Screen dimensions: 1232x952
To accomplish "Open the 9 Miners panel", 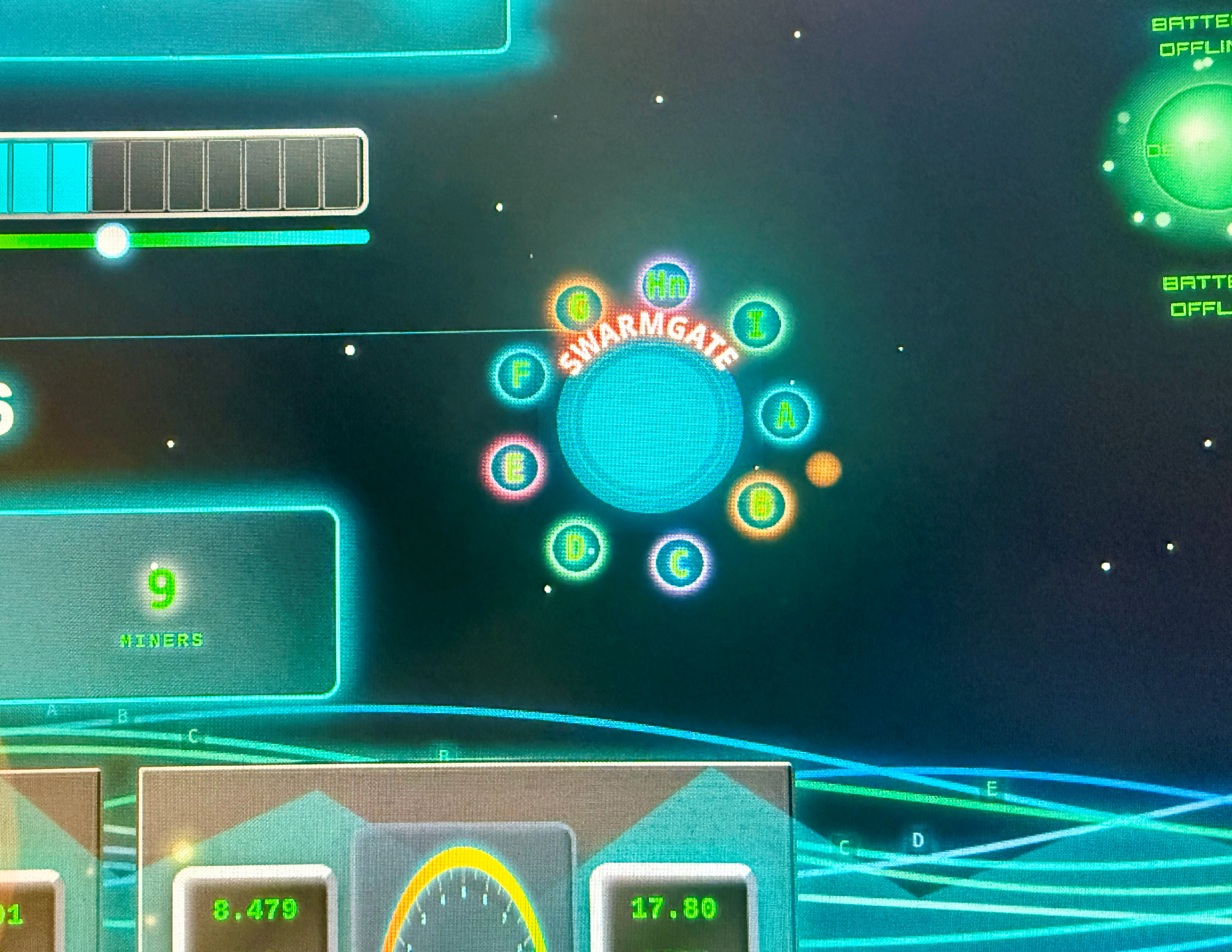I will point(162,603).
